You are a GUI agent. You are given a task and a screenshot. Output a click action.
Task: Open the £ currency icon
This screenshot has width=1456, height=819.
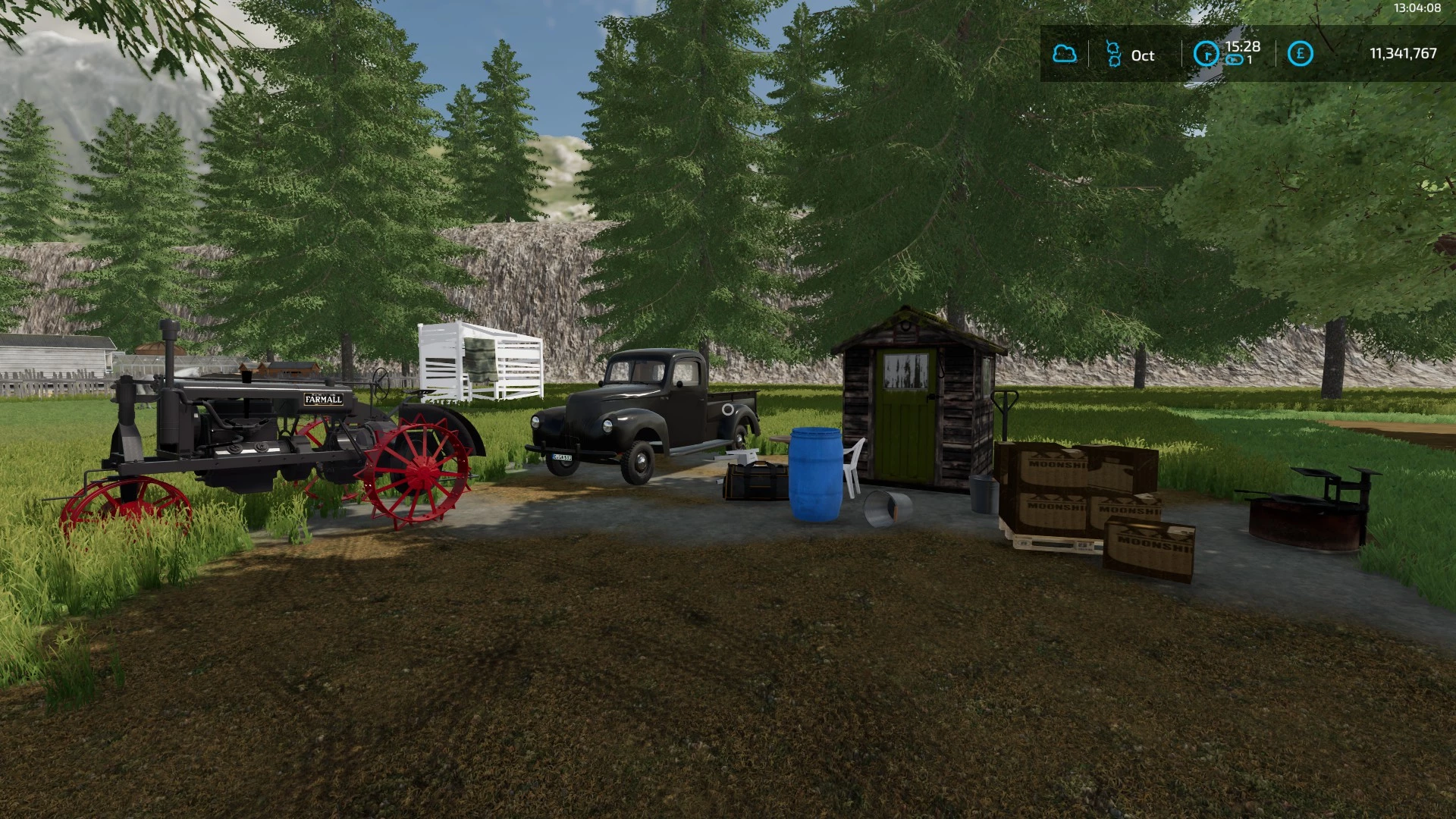1300,53
